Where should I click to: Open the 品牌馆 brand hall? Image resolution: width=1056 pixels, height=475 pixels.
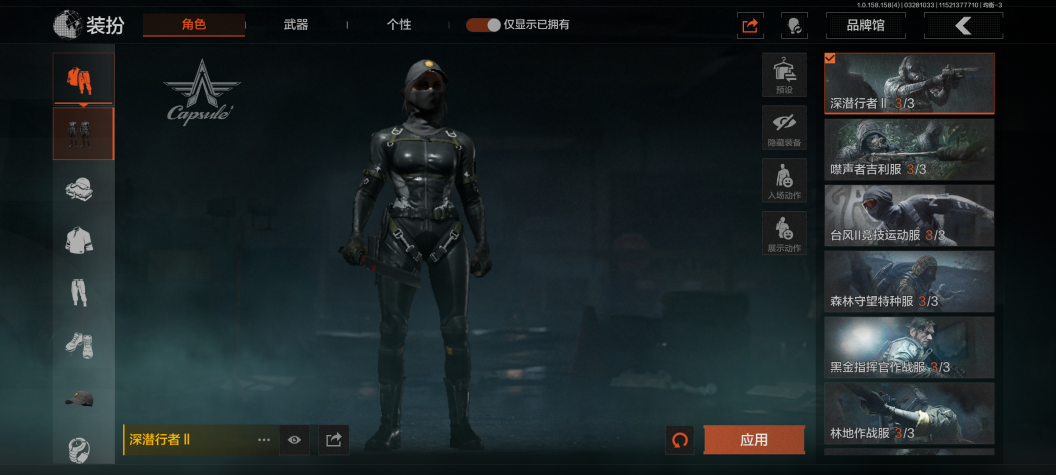865,26
